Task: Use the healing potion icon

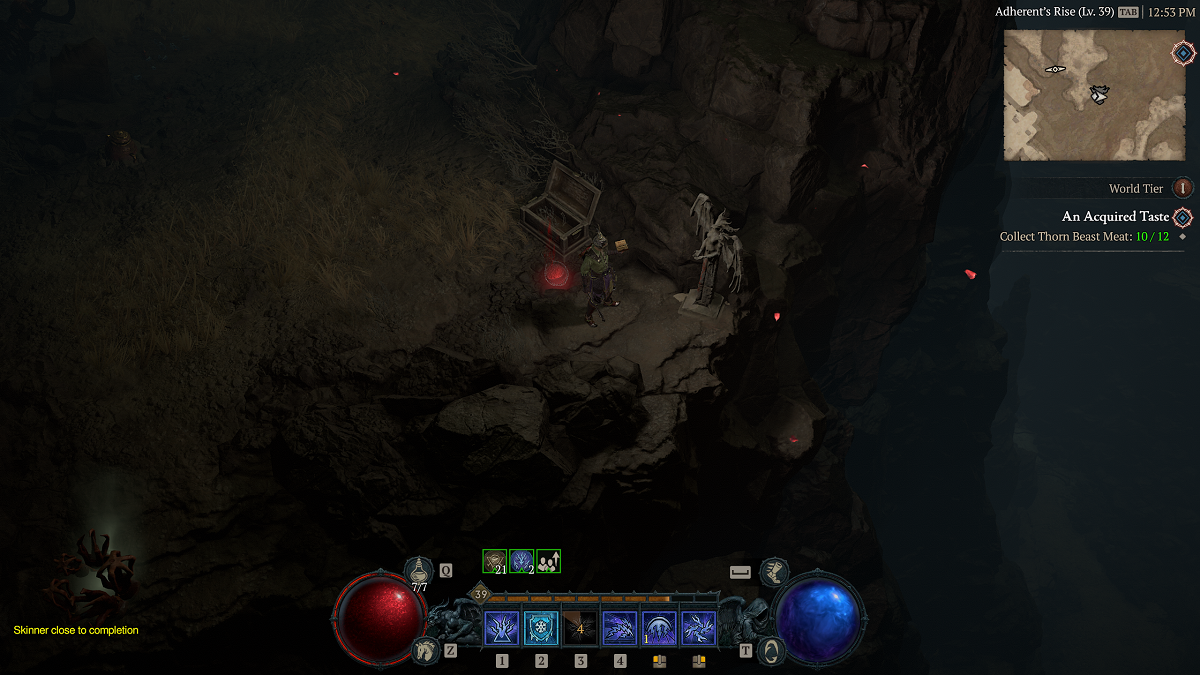Action: pyautogui.click(x=419, y=572)
